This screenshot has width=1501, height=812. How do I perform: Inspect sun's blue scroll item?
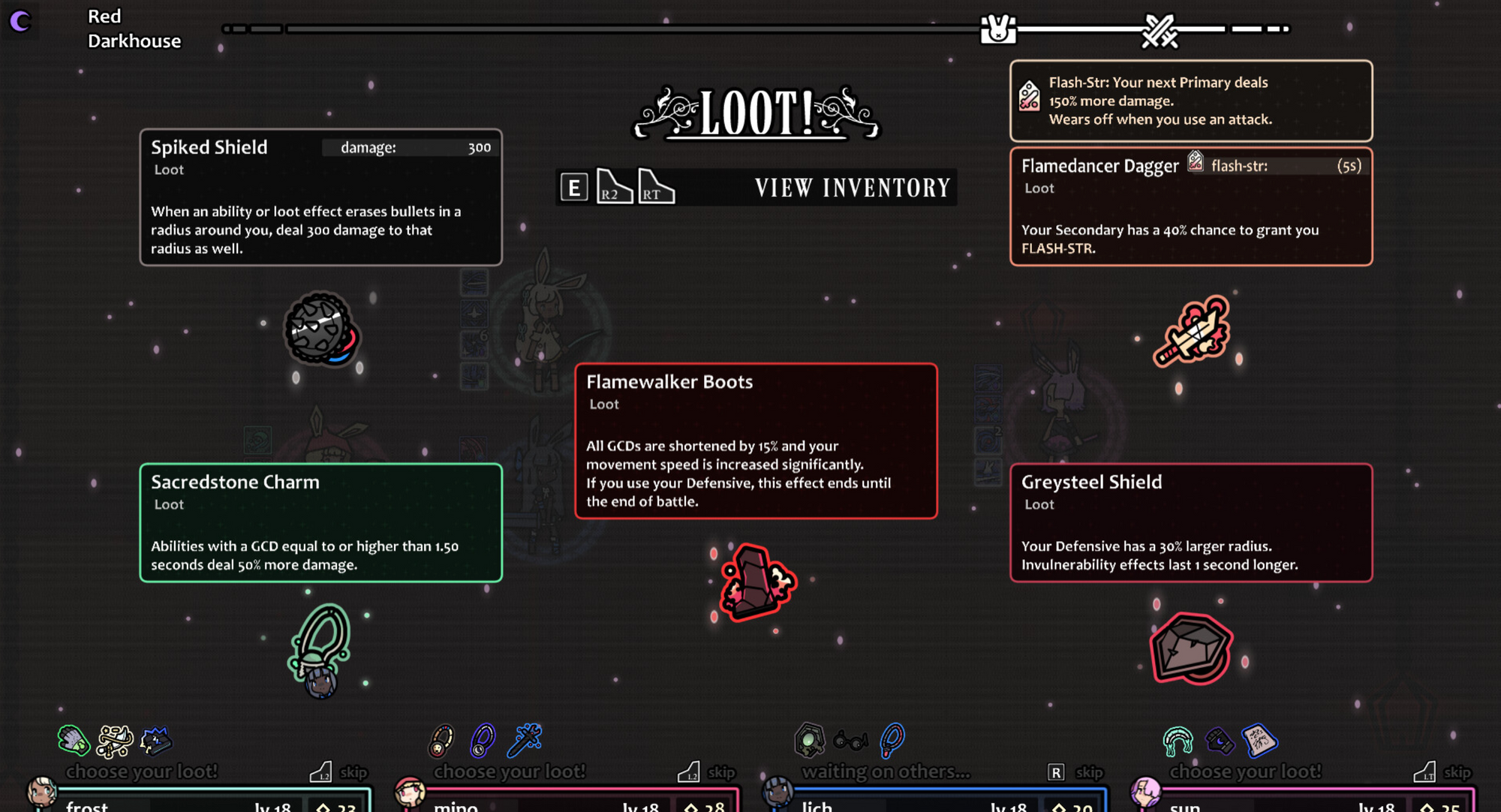[1259, 740]
